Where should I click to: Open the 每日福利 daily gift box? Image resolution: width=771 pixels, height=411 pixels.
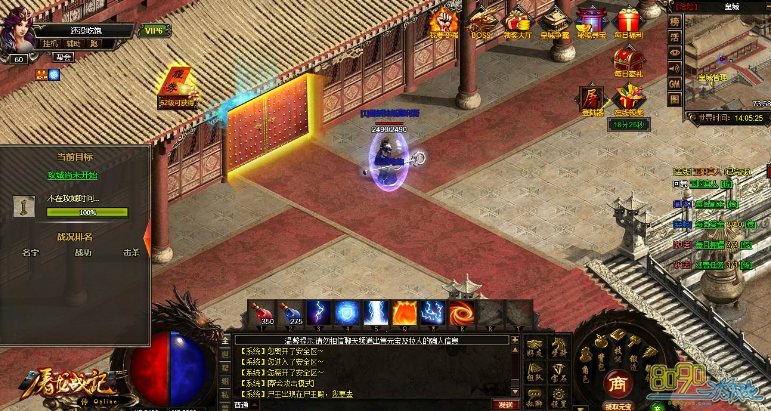627,22
